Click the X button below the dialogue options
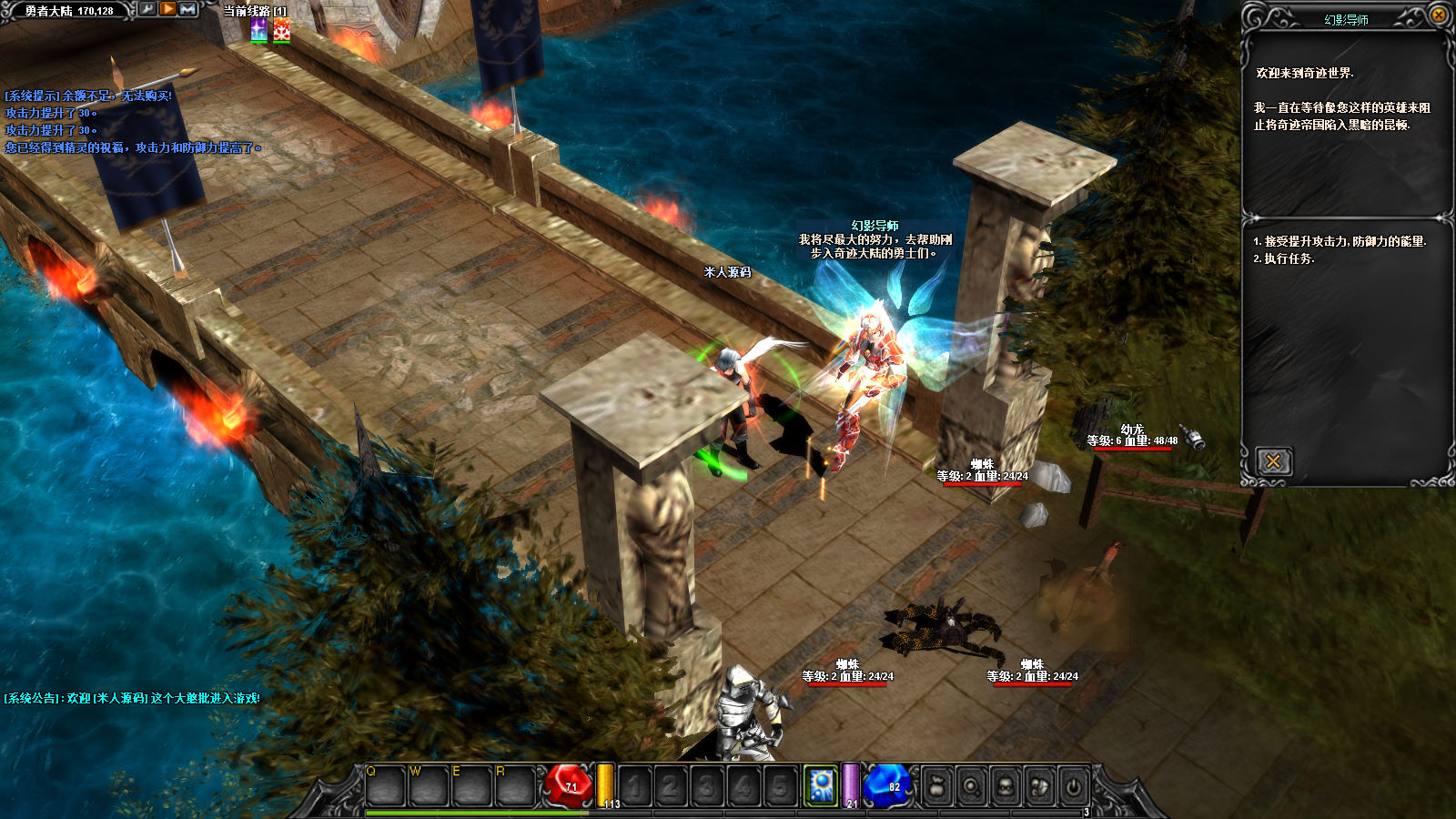This screenshot has height=819, width=1456. tap(1273, 461)
